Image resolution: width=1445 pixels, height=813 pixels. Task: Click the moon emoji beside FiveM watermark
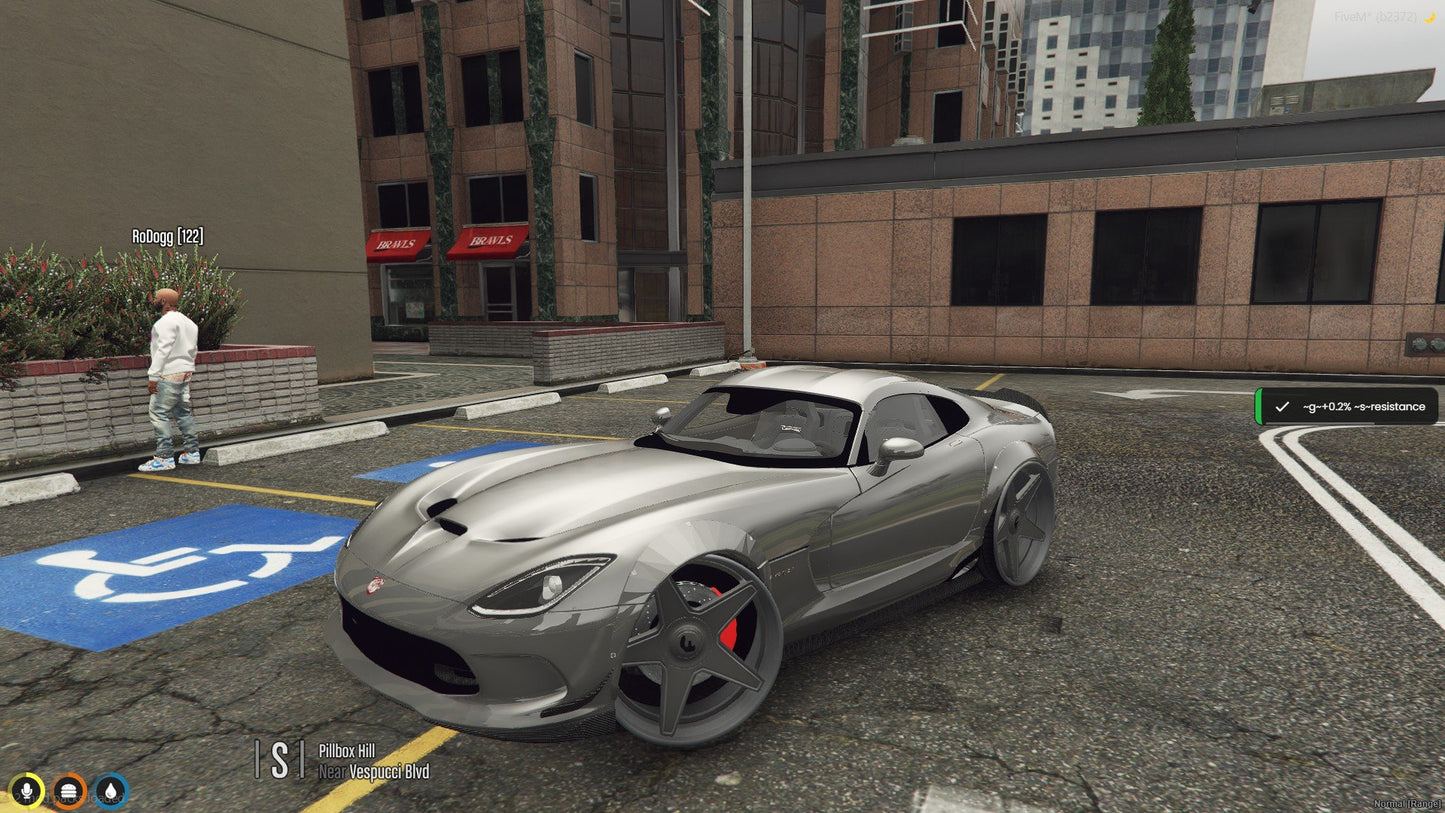coord(1429,16)
